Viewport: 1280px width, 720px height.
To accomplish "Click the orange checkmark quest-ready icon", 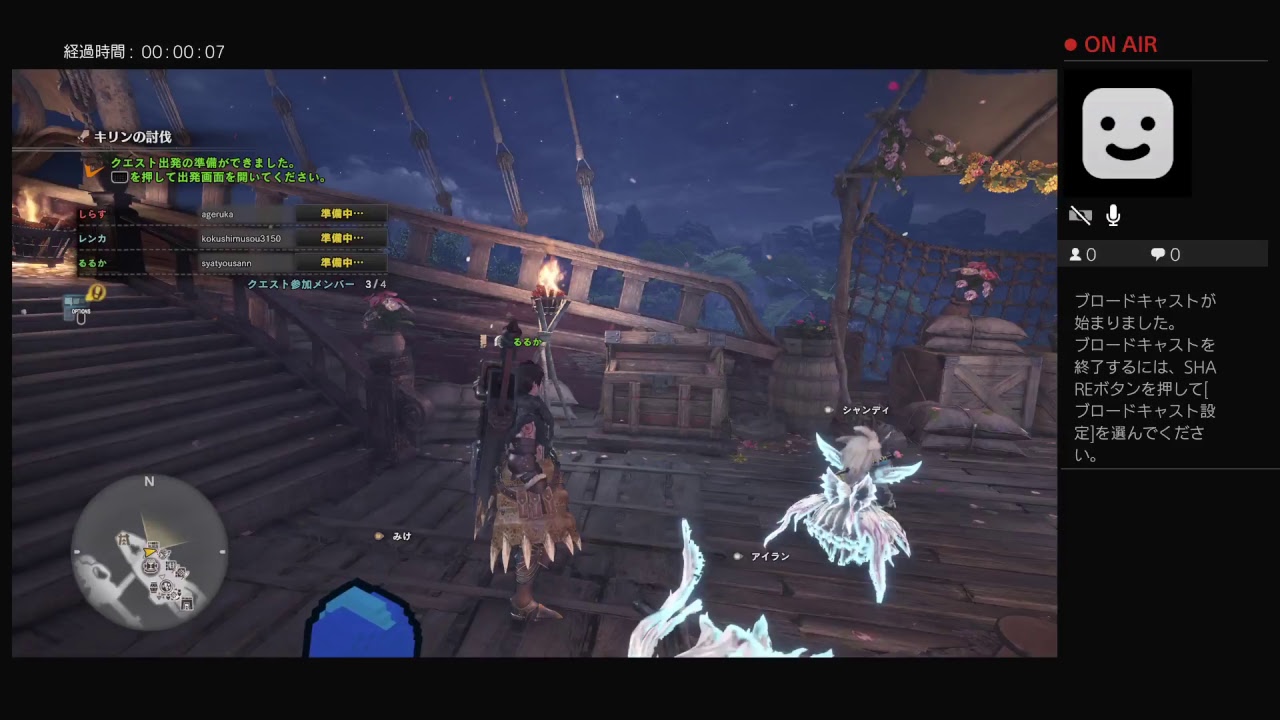I will click(x=94, y=170).
